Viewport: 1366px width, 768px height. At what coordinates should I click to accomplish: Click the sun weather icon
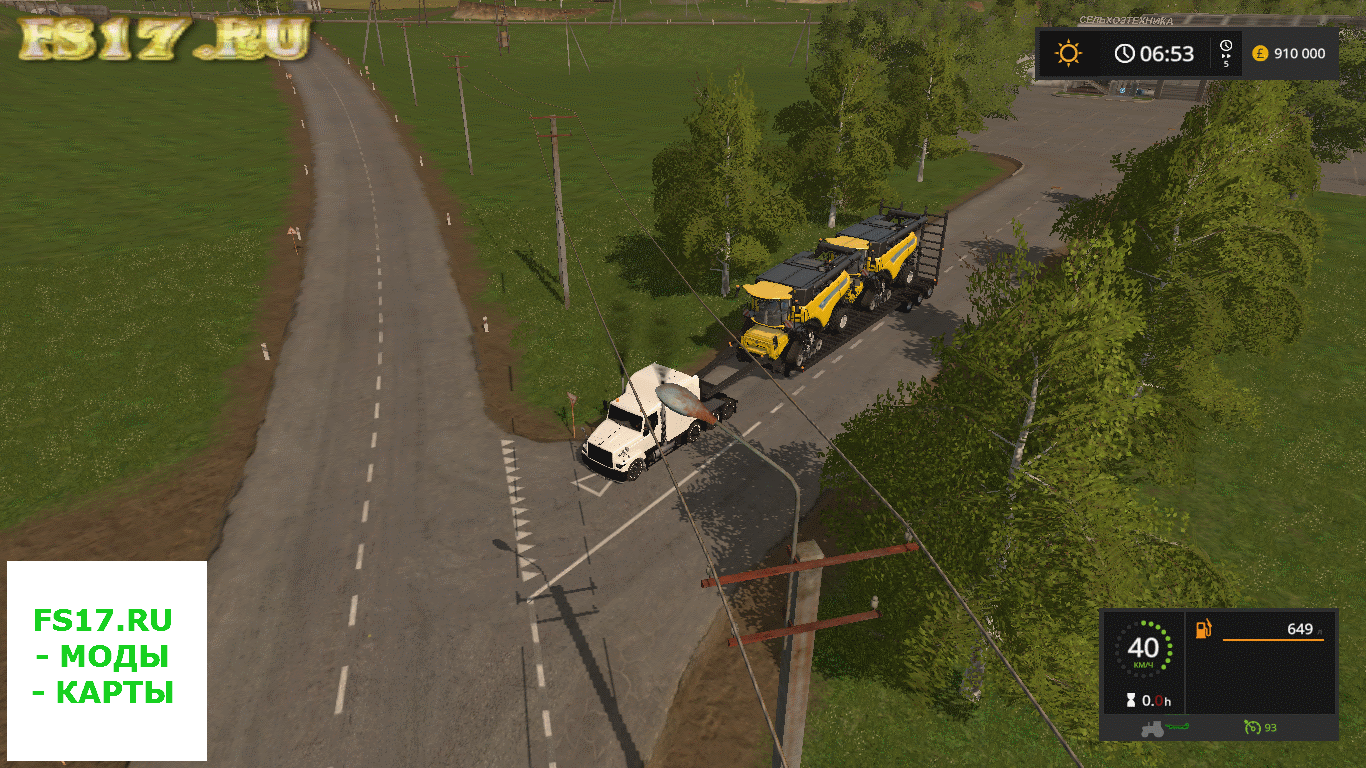[x=1069, y=53]
